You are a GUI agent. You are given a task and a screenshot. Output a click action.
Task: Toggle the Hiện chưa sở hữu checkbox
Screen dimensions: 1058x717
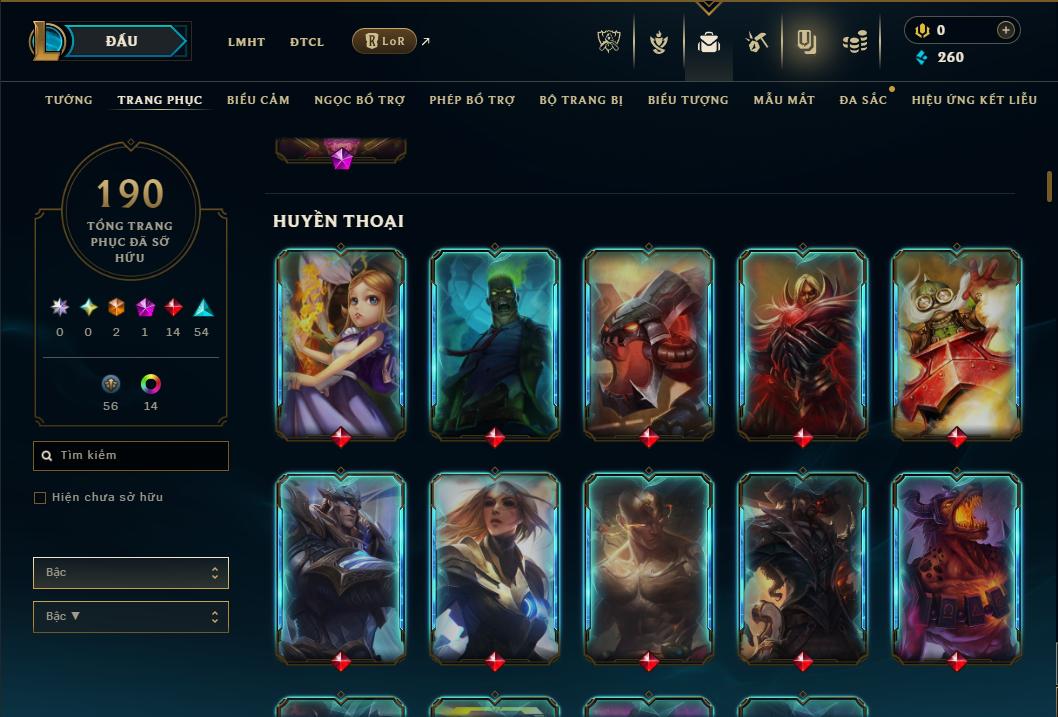tap(40, 498)
